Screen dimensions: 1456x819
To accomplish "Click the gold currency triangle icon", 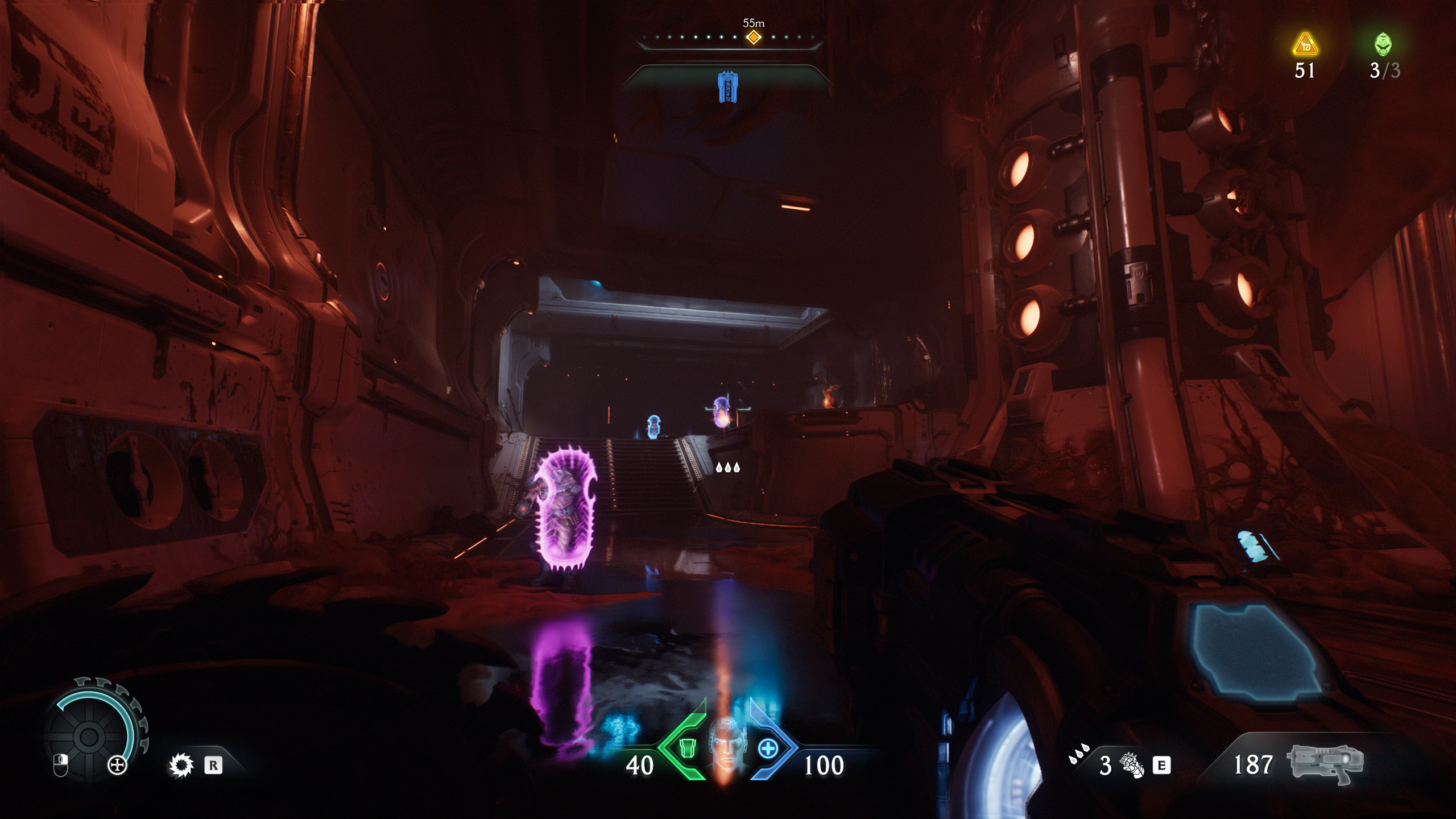I will (1305, 45).
